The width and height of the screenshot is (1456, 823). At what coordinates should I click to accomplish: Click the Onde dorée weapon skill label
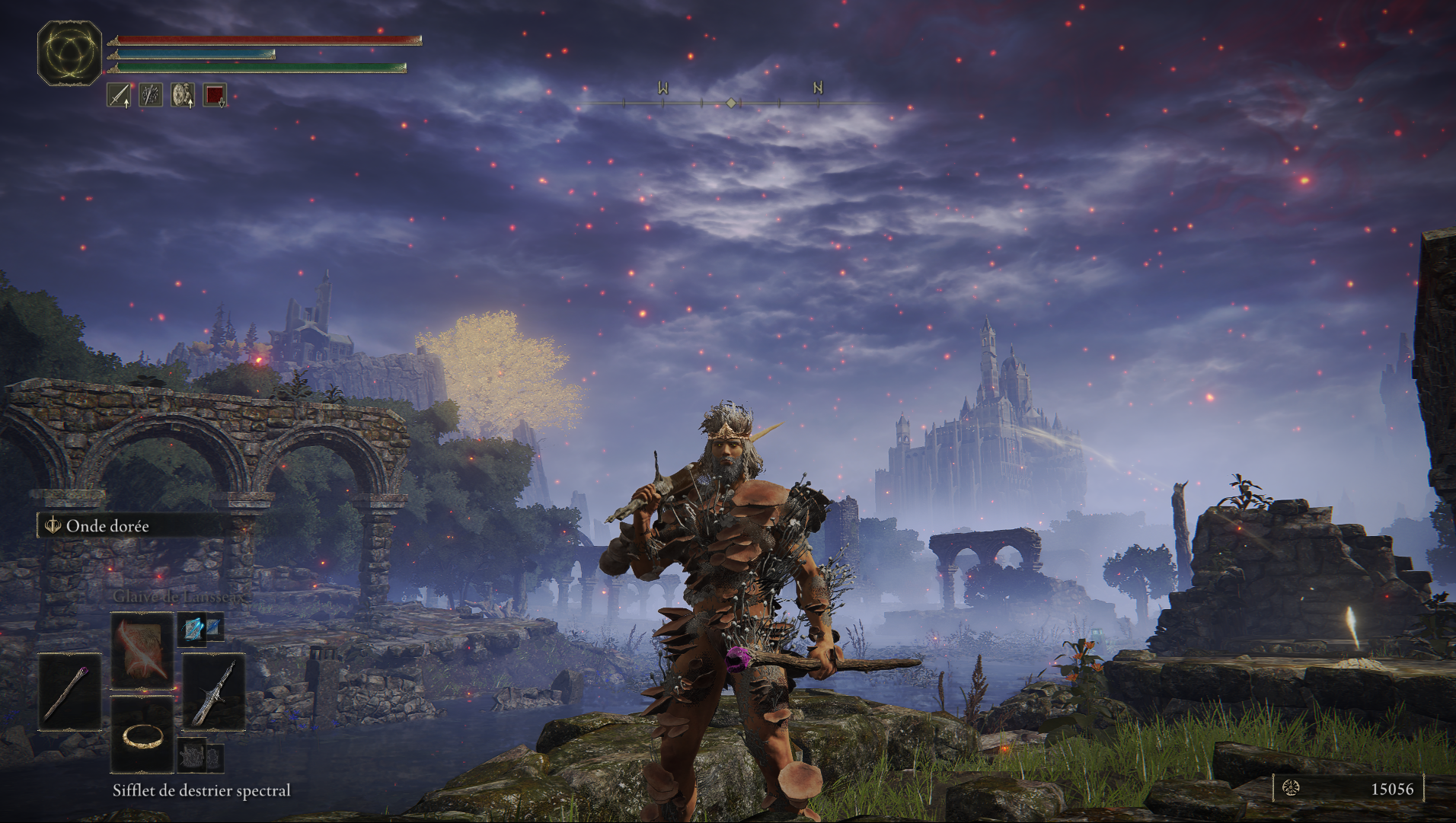pos(107,526)
